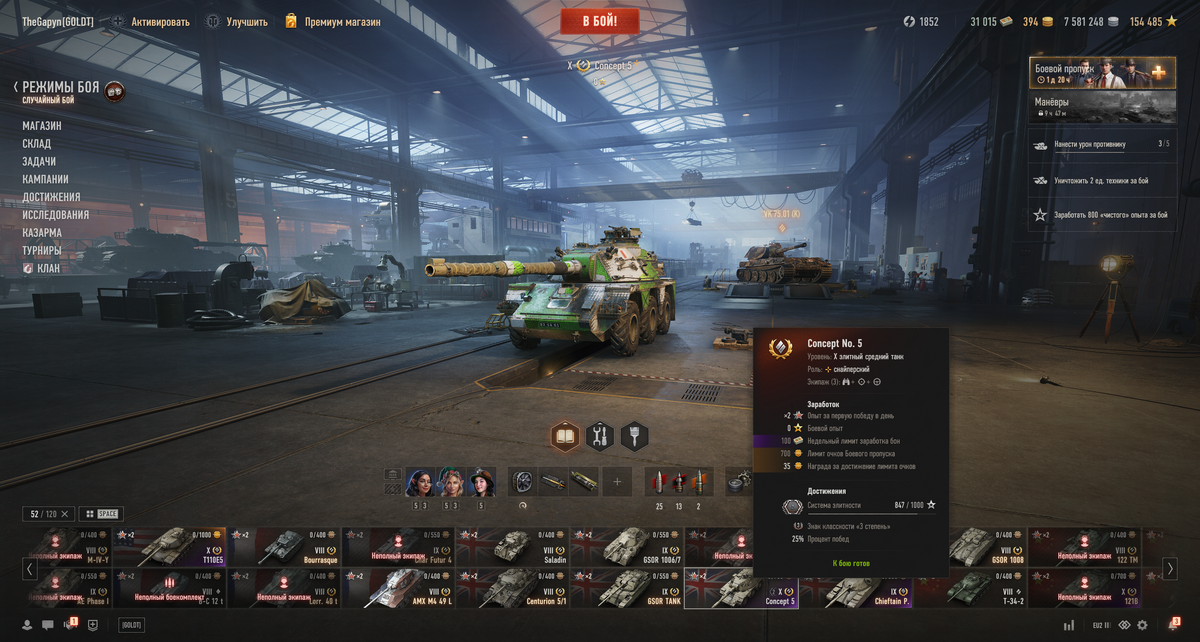
Task: Select the Bourrasque tank in the carousel
Action: click(x=284, y=547)
